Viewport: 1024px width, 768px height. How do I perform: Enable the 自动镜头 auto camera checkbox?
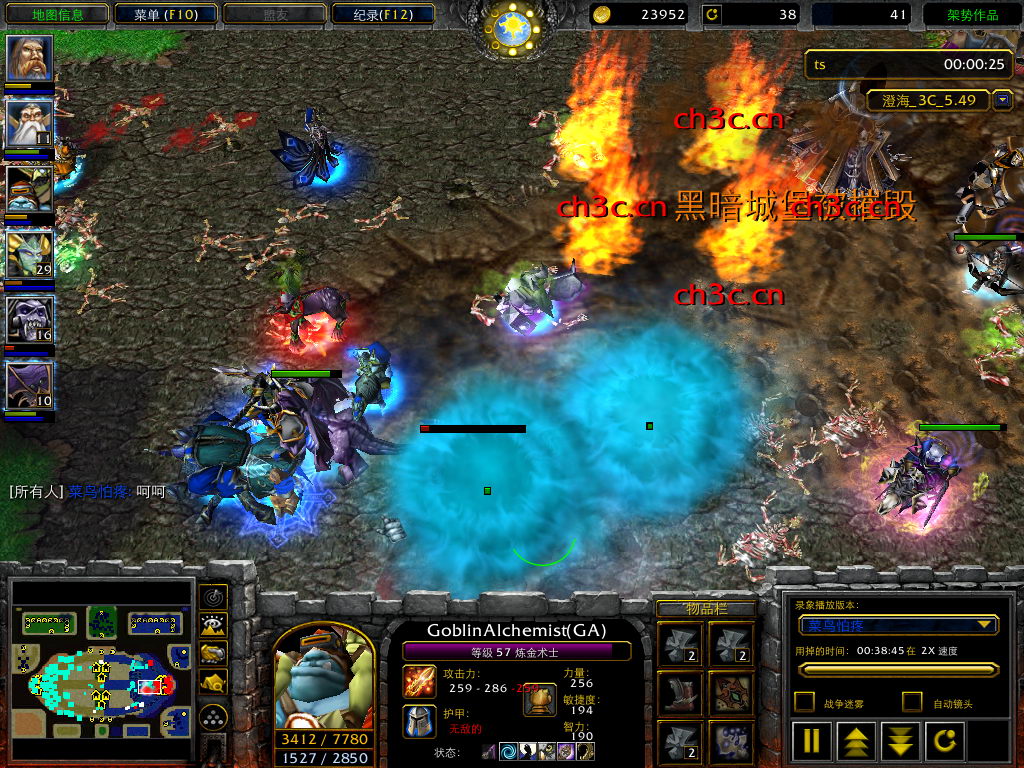[x=912, y=702]
